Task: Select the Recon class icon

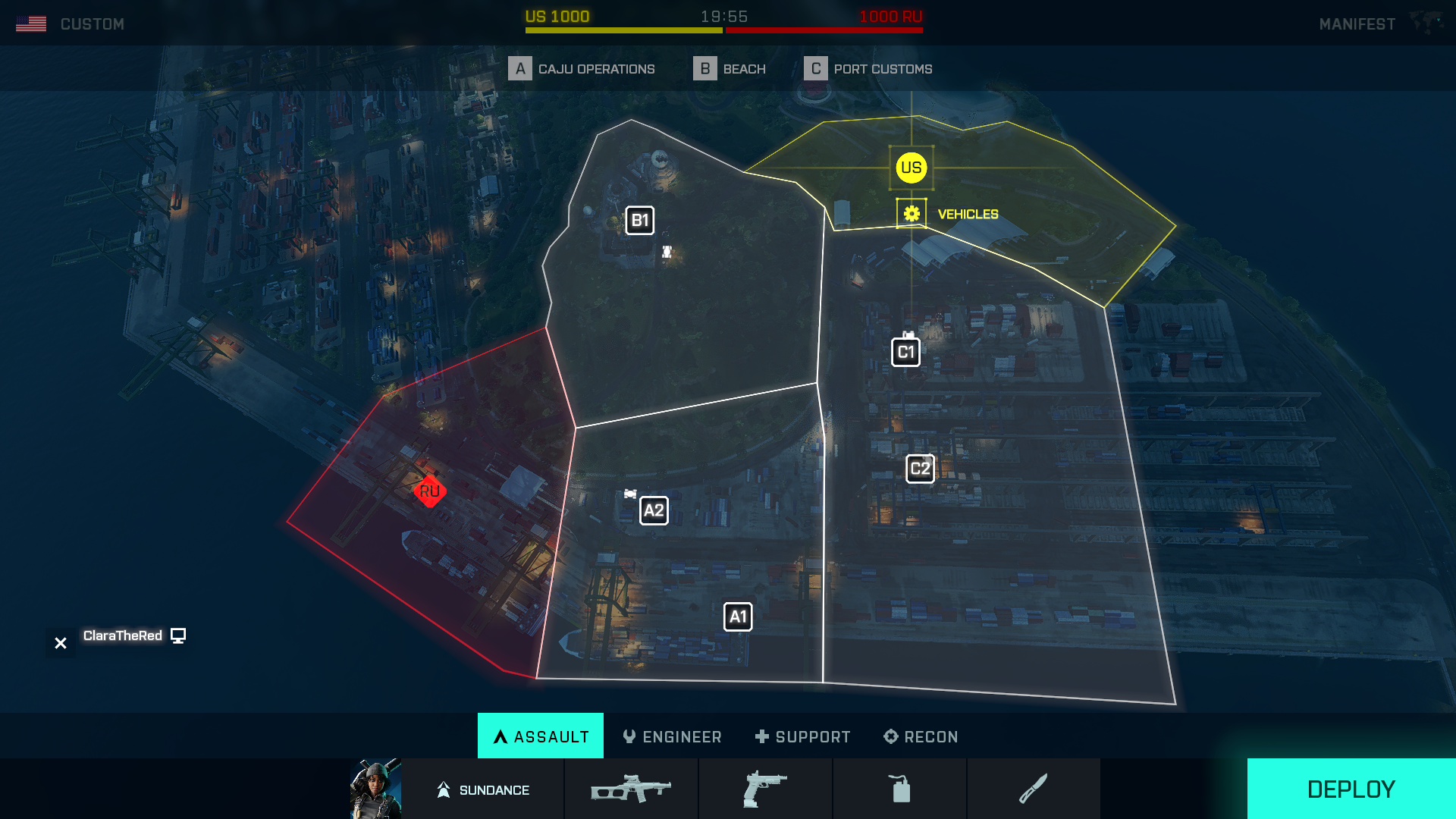Action: coord(888,736)
